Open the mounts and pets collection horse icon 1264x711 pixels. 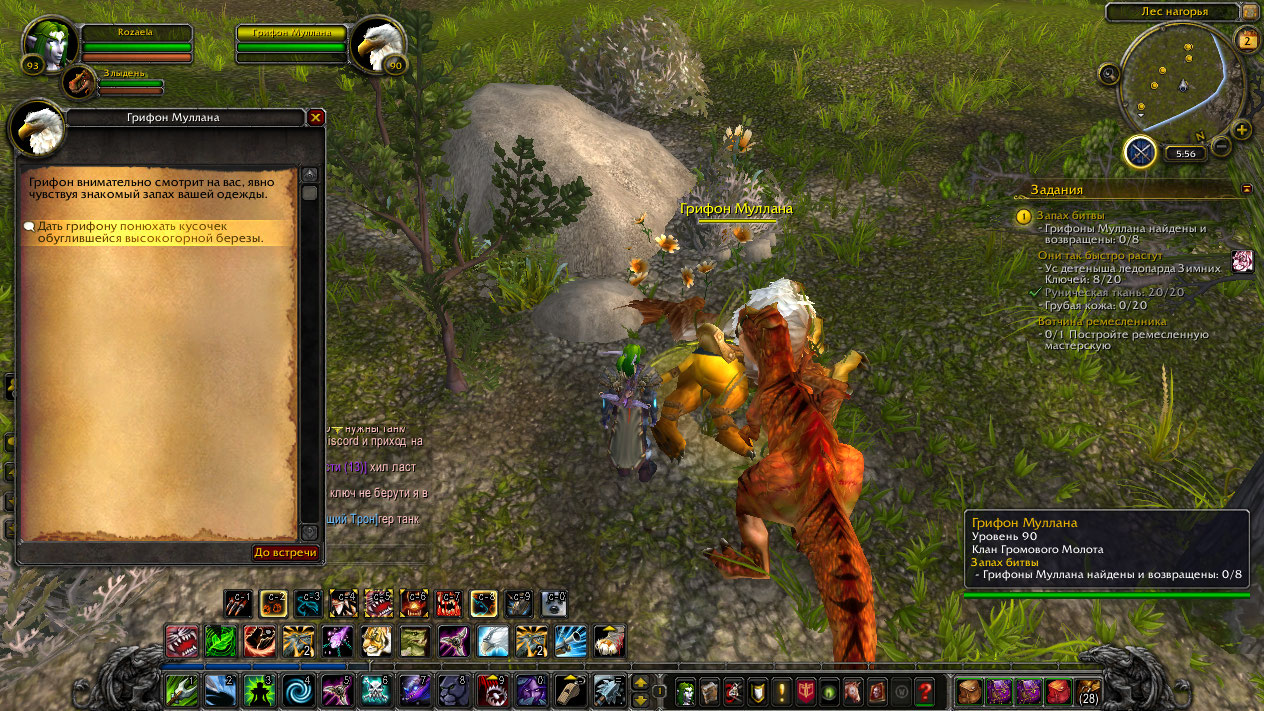852,690
